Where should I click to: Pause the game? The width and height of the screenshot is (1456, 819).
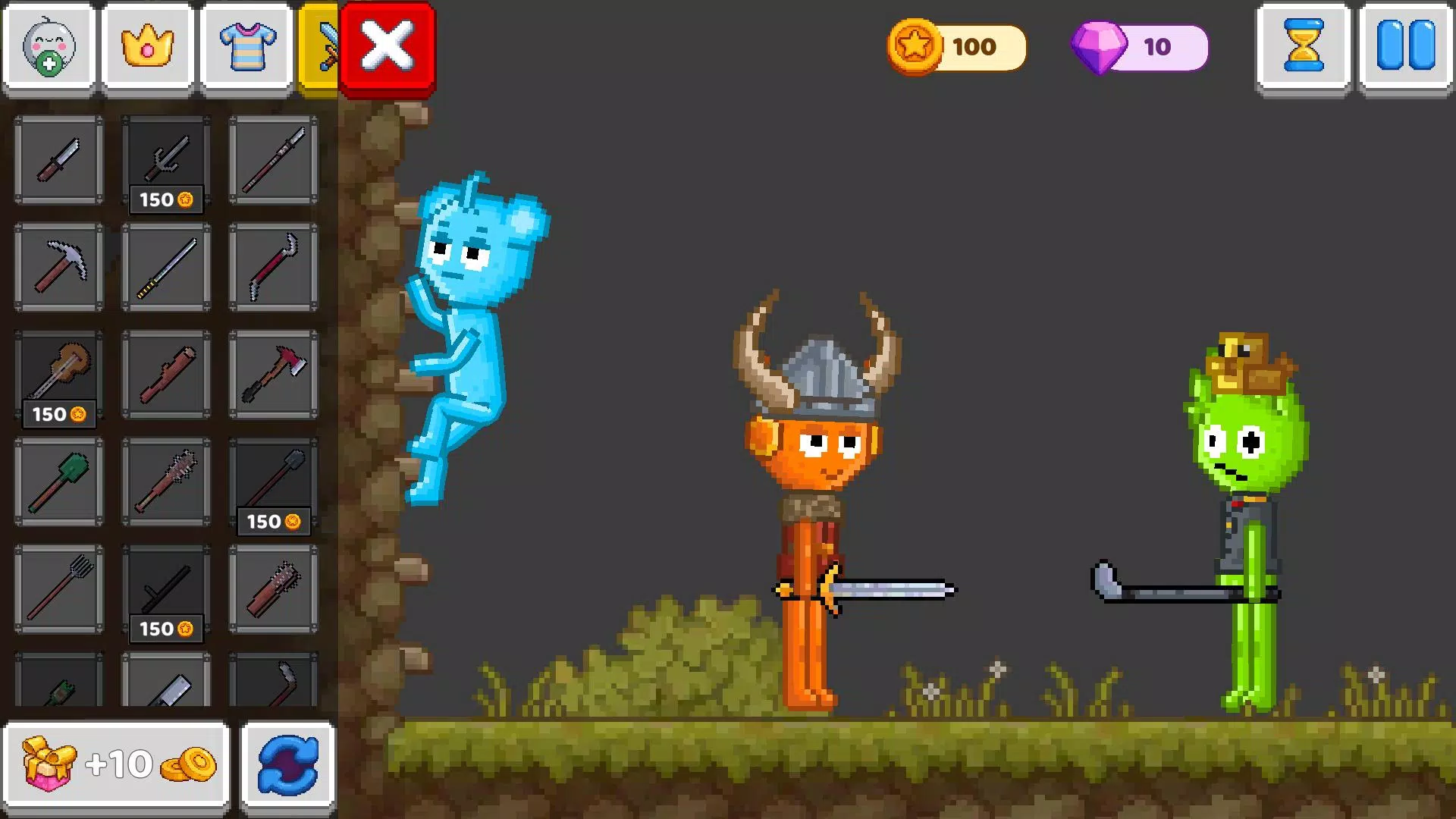click(x=1407, y=45)
